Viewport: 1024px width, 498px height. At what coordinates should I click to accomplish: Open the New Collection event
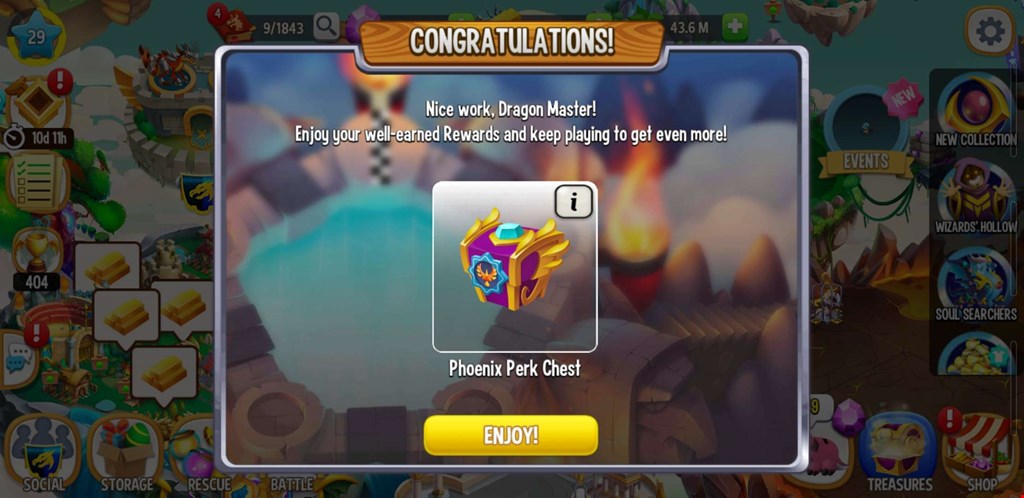974,108
